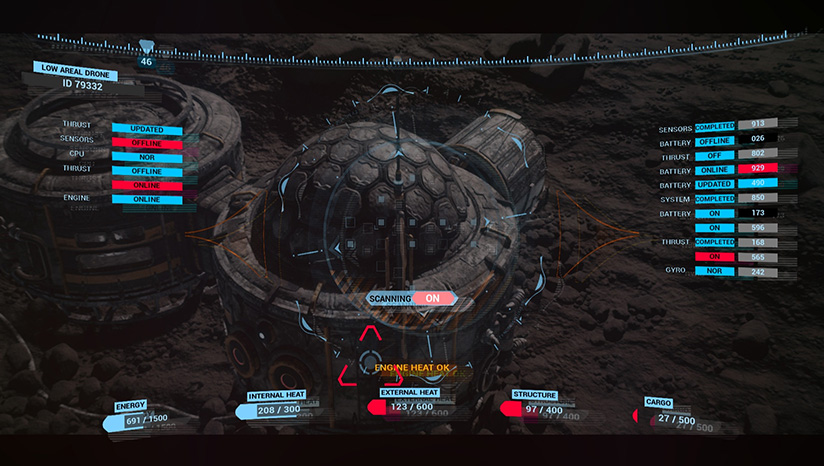Select the Sensors OFFLINE status on the left
Screen dimensions: 824x466
pos(147,142)
